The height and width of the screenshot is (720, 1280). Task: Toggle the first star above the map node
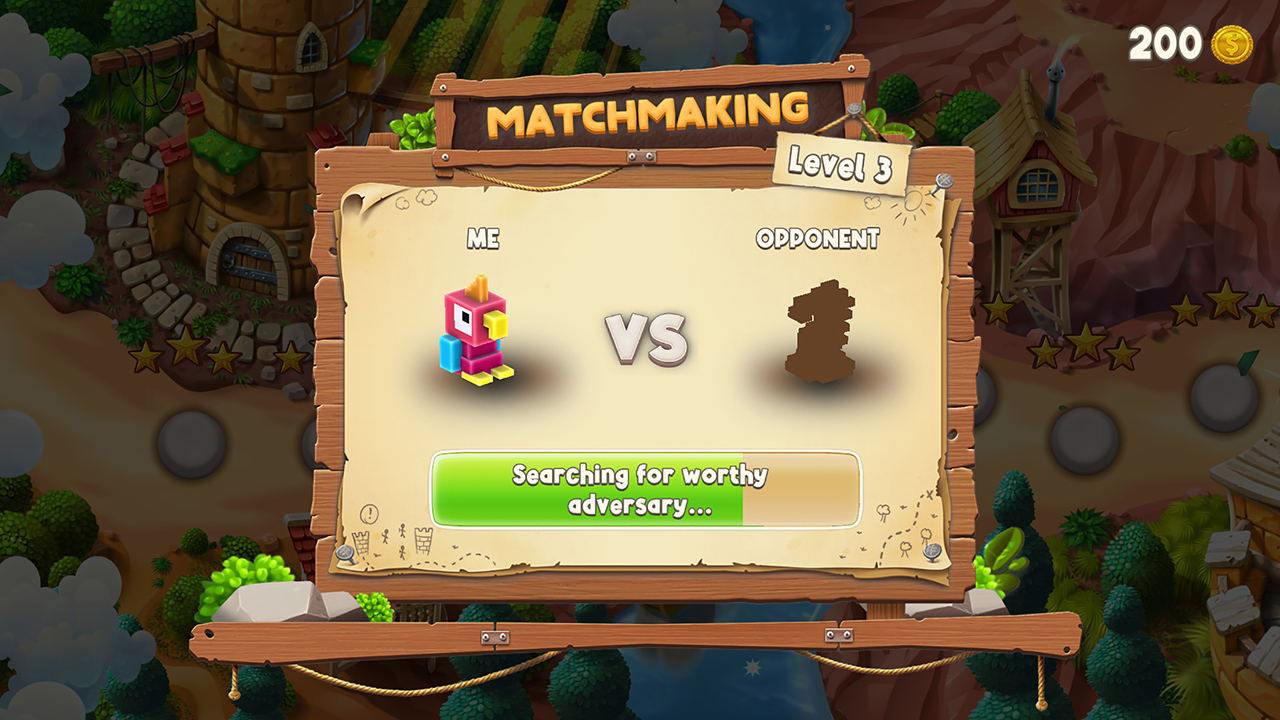coord(1041,355)
